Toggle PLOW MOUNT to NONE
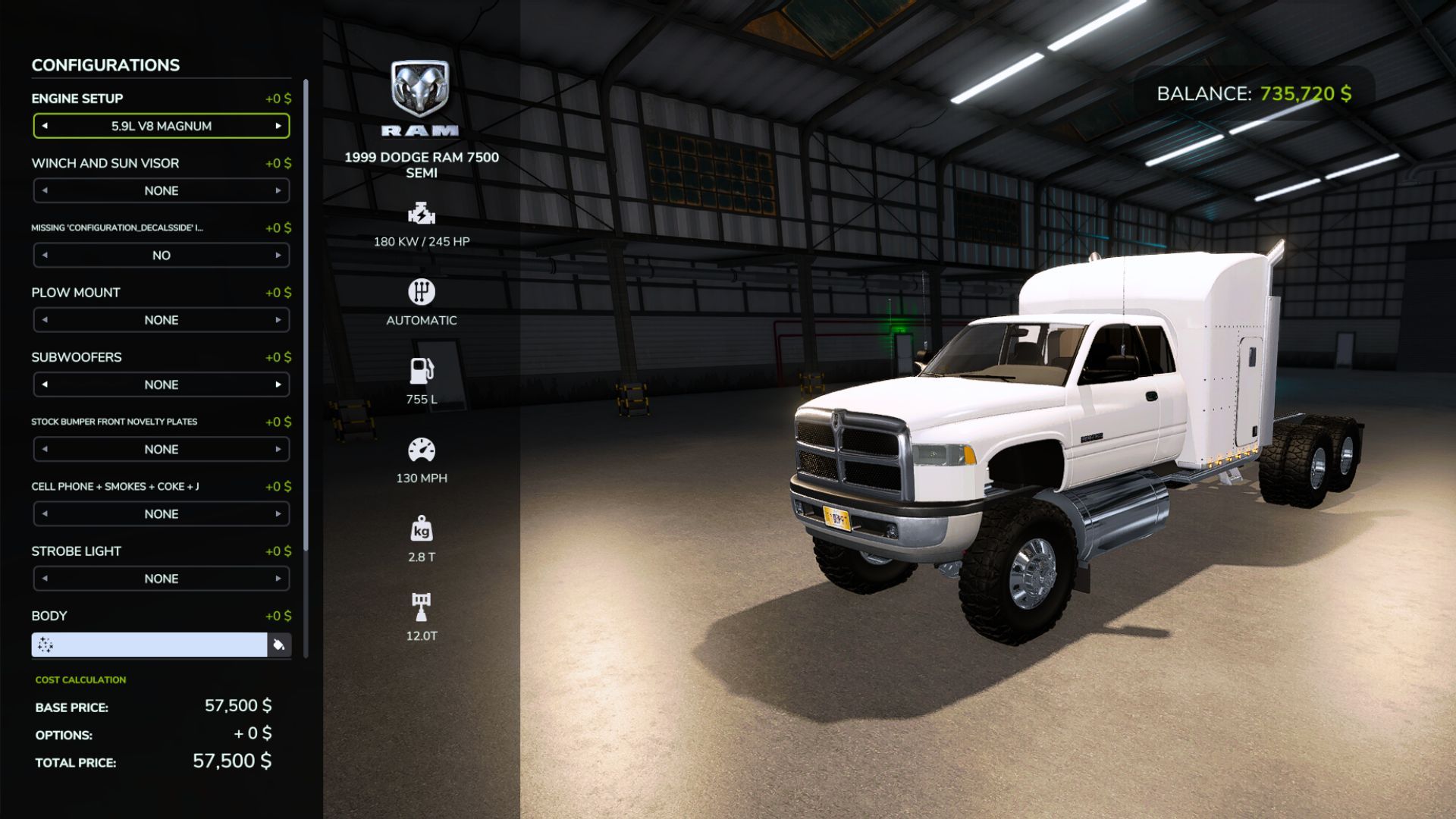Screen dimensions: 1456x819 point(161,319)
